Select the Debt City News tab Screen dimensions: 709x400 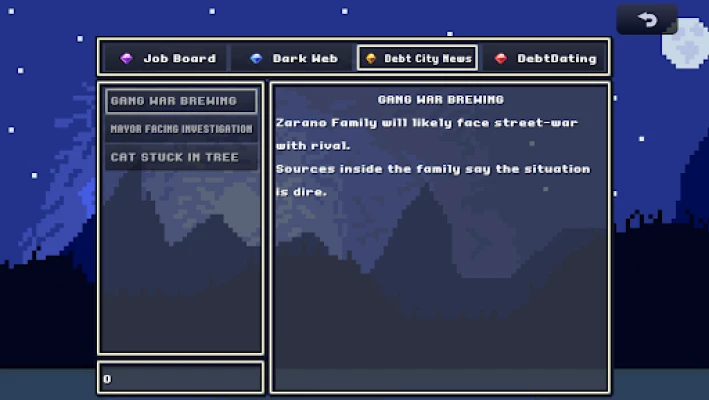pyautogui.click(x=417, y=58)
